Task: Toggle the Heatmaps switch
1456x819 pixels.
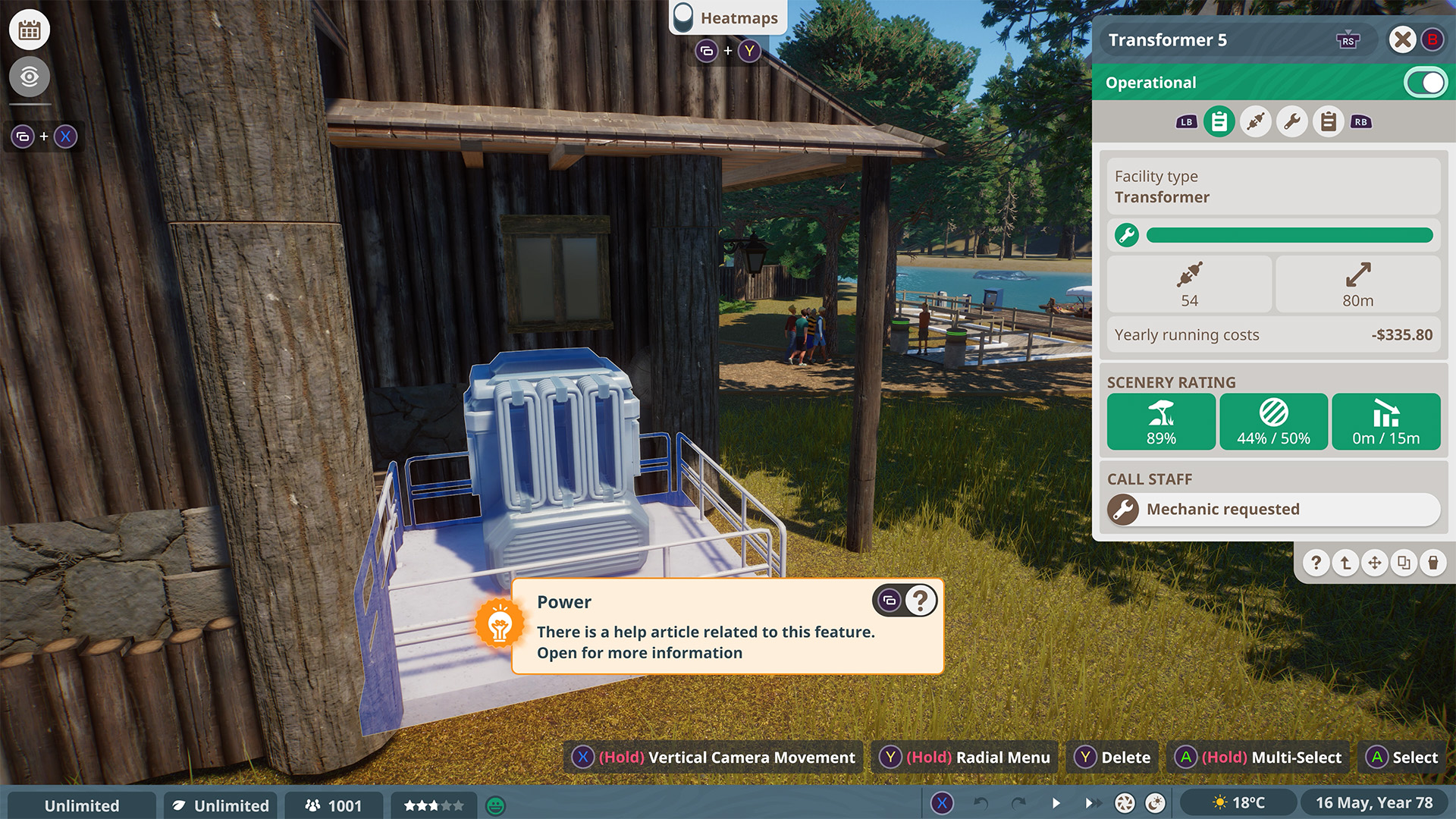Action: click(683, 17)
